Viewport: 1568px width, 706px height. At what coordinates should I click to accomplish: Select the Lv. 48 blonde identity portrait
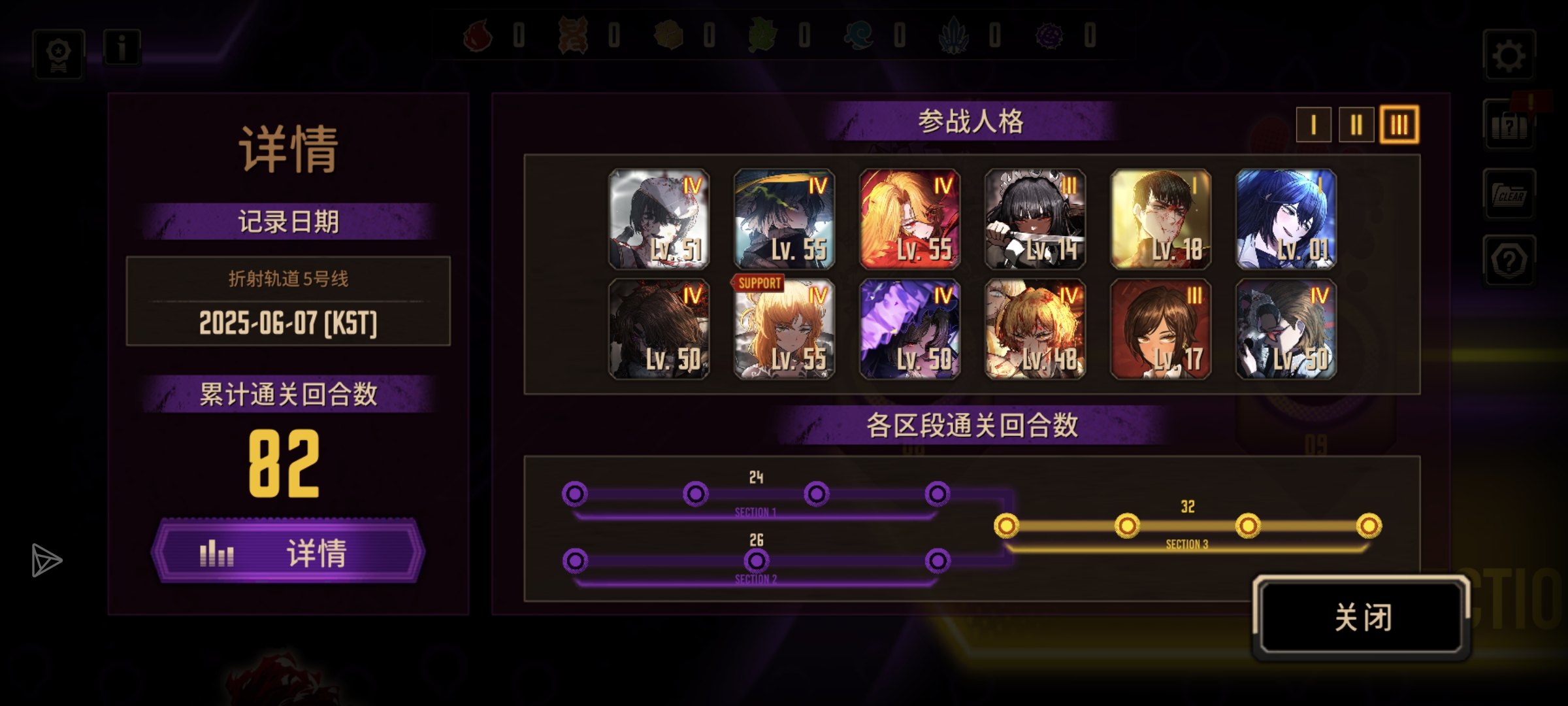tap(1035, 329)
